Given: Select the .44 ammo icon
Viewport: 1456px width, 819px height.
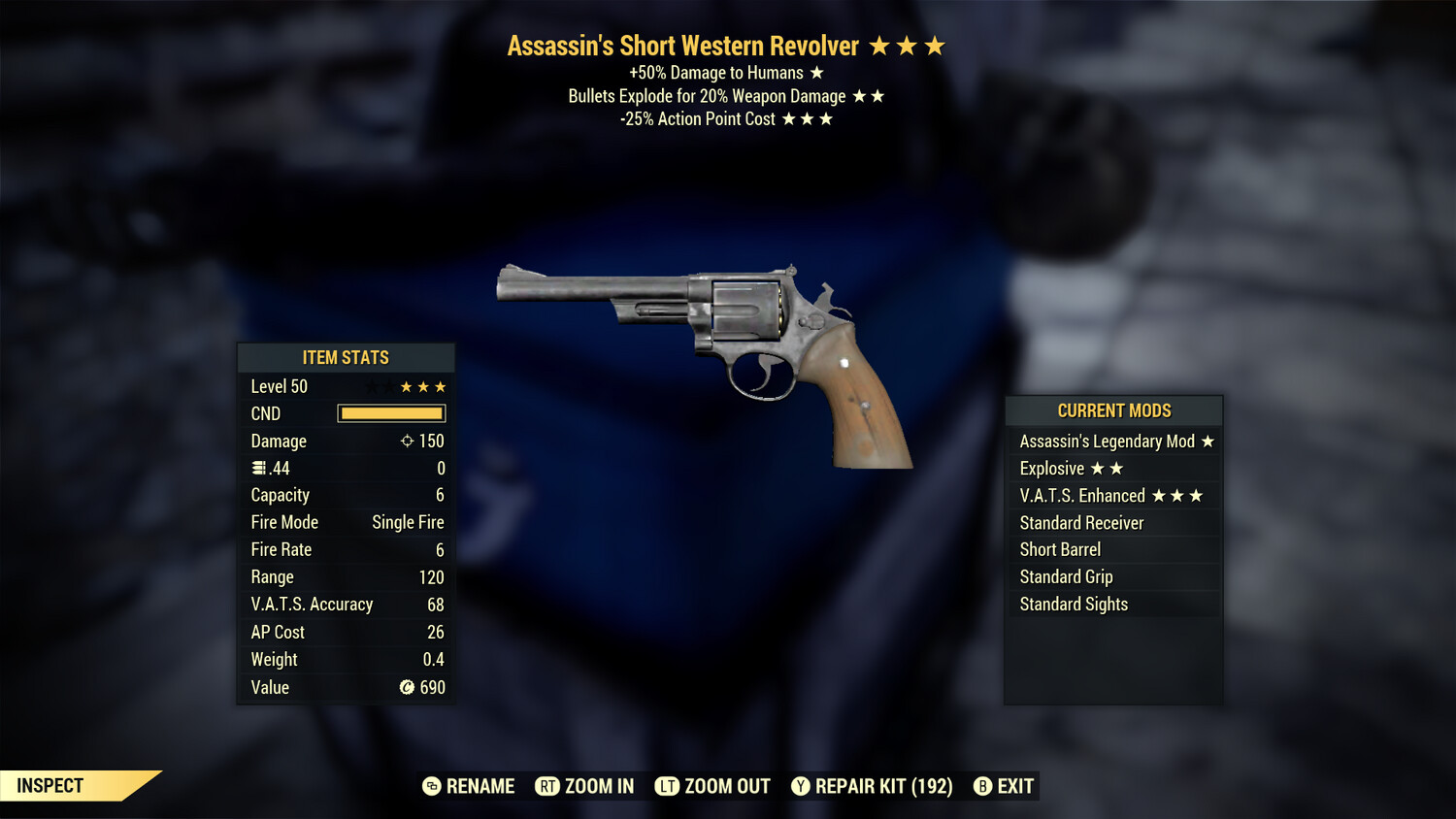Looking at the screenshot, I should tap(258, 468).
